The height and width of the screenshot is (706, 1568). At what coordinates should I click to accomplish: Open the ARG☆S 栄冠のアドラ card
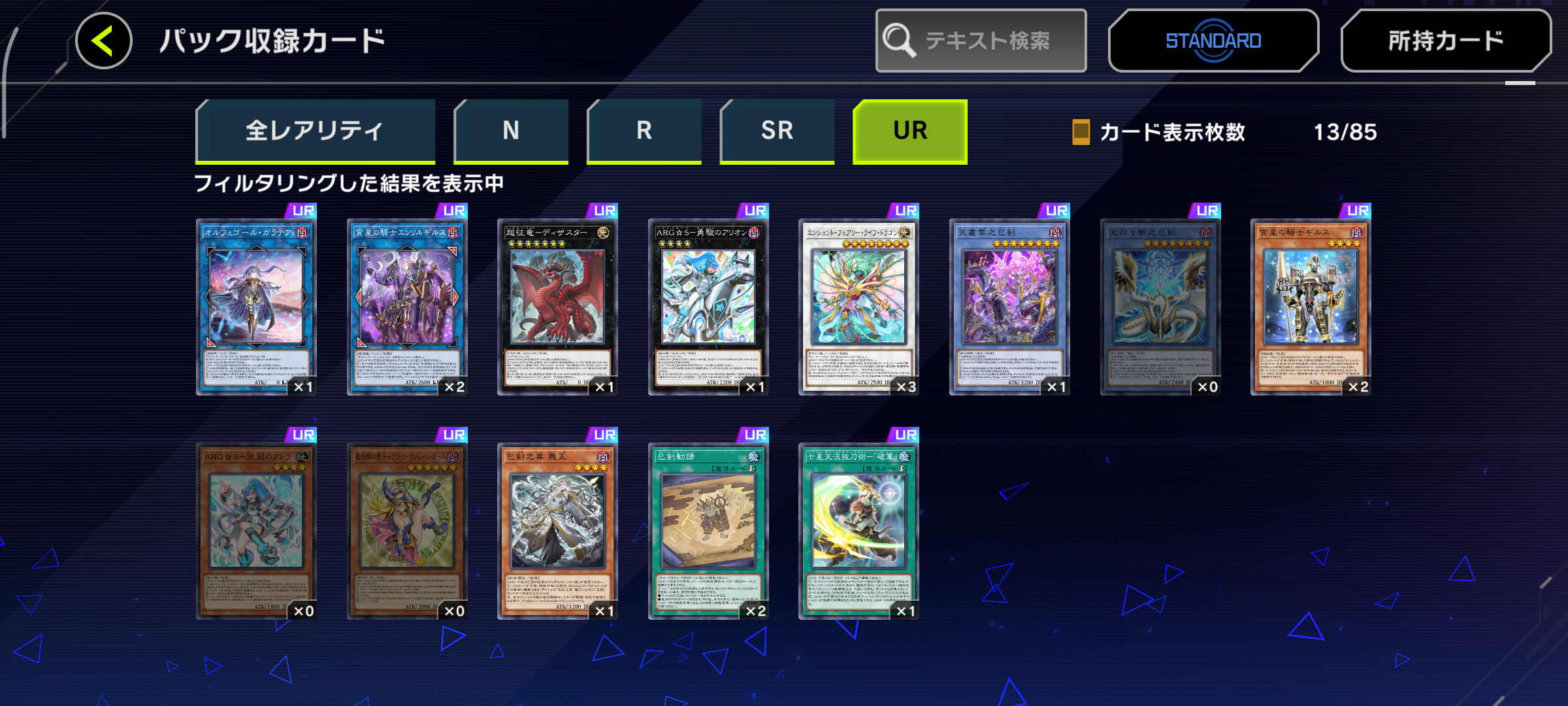[x=256, y=530]
